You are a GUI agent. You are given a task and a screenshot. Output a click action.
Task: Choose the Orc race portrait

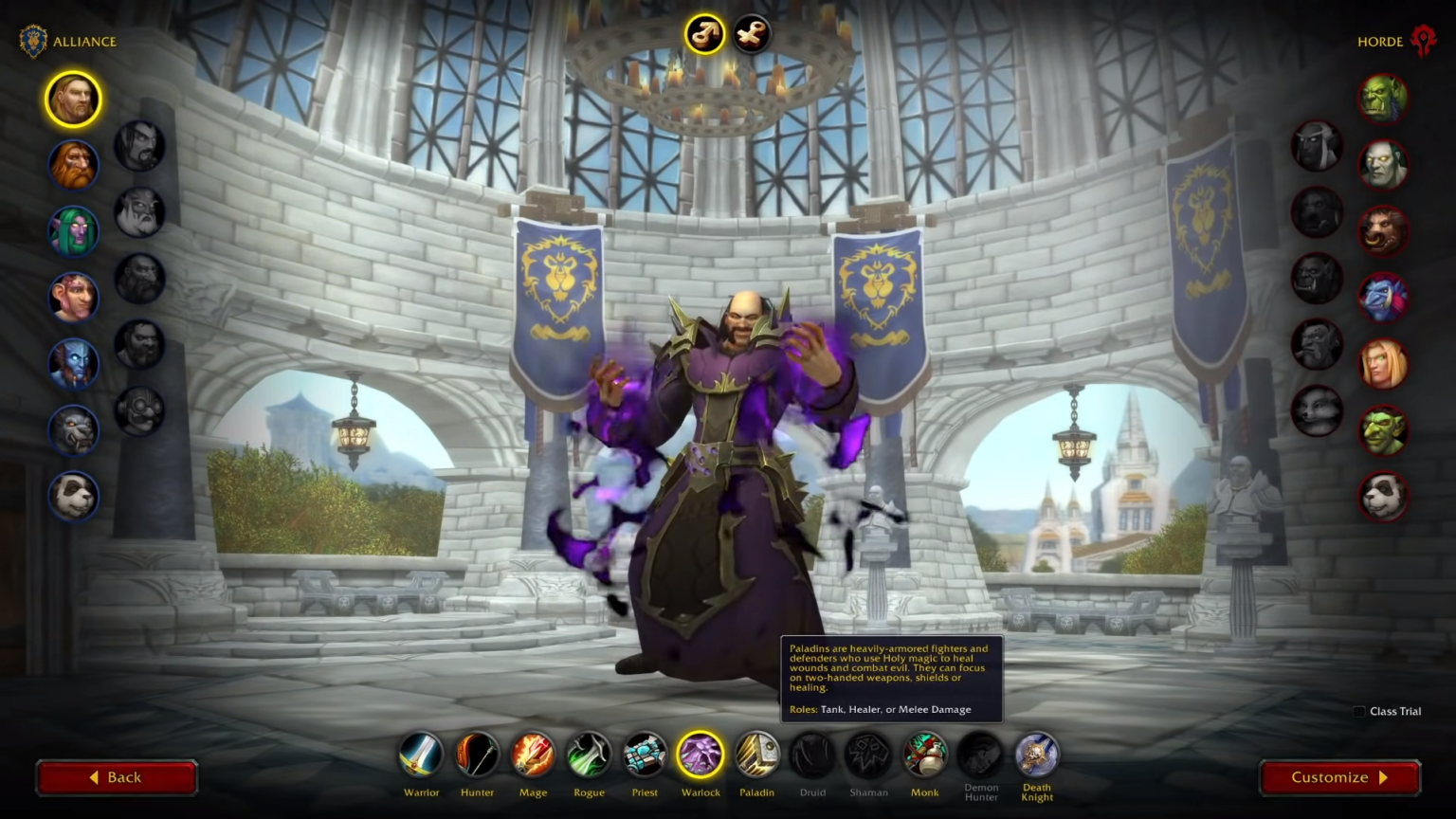(1383, 99)
